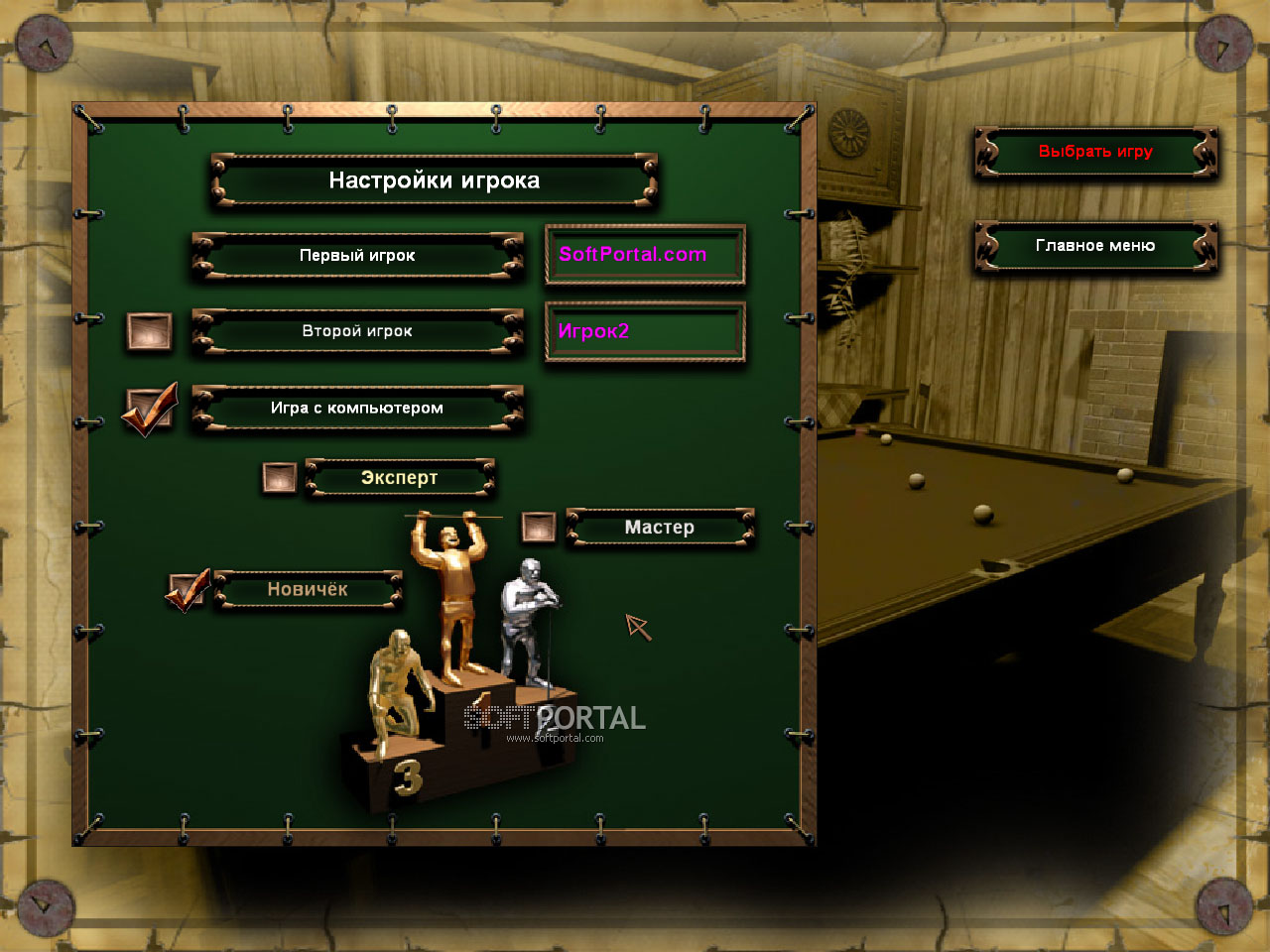Click the "Мастер" label plate
1270x952 pixels.
pyautogui.click(x=660, y=528)
